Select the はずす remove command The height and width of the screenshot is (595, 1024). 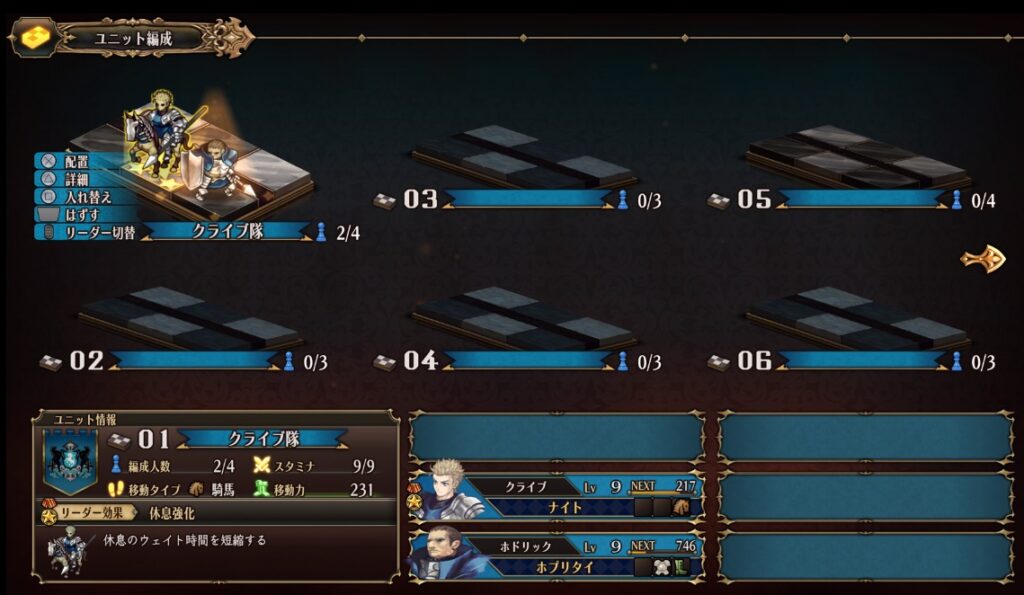pyautogui.click(x=80, y=214)
